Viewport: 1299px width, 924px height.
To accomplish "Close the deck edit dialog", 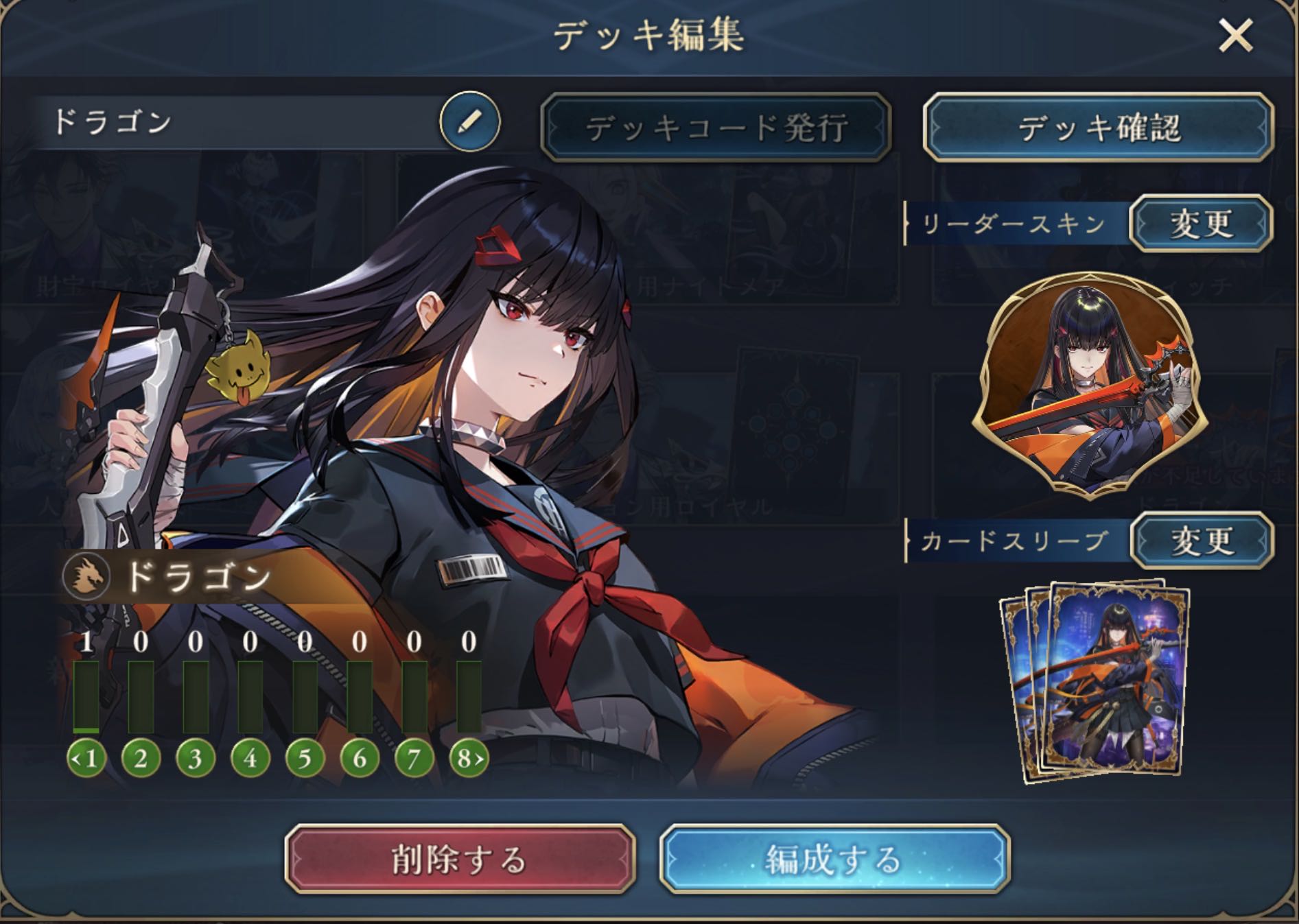I will 1235,36.
